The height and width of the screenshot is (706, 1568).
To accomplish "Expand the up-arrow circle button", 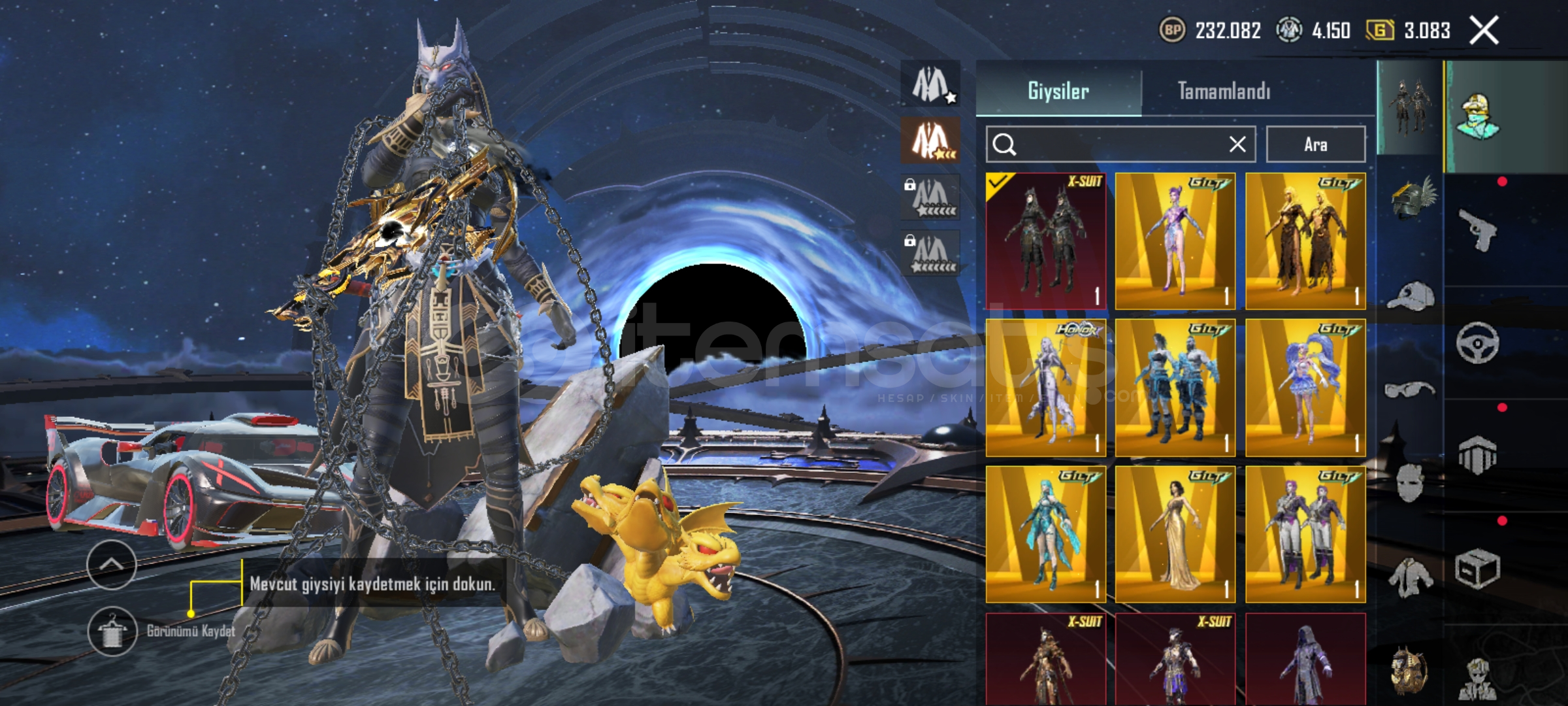I will point(111,565).
